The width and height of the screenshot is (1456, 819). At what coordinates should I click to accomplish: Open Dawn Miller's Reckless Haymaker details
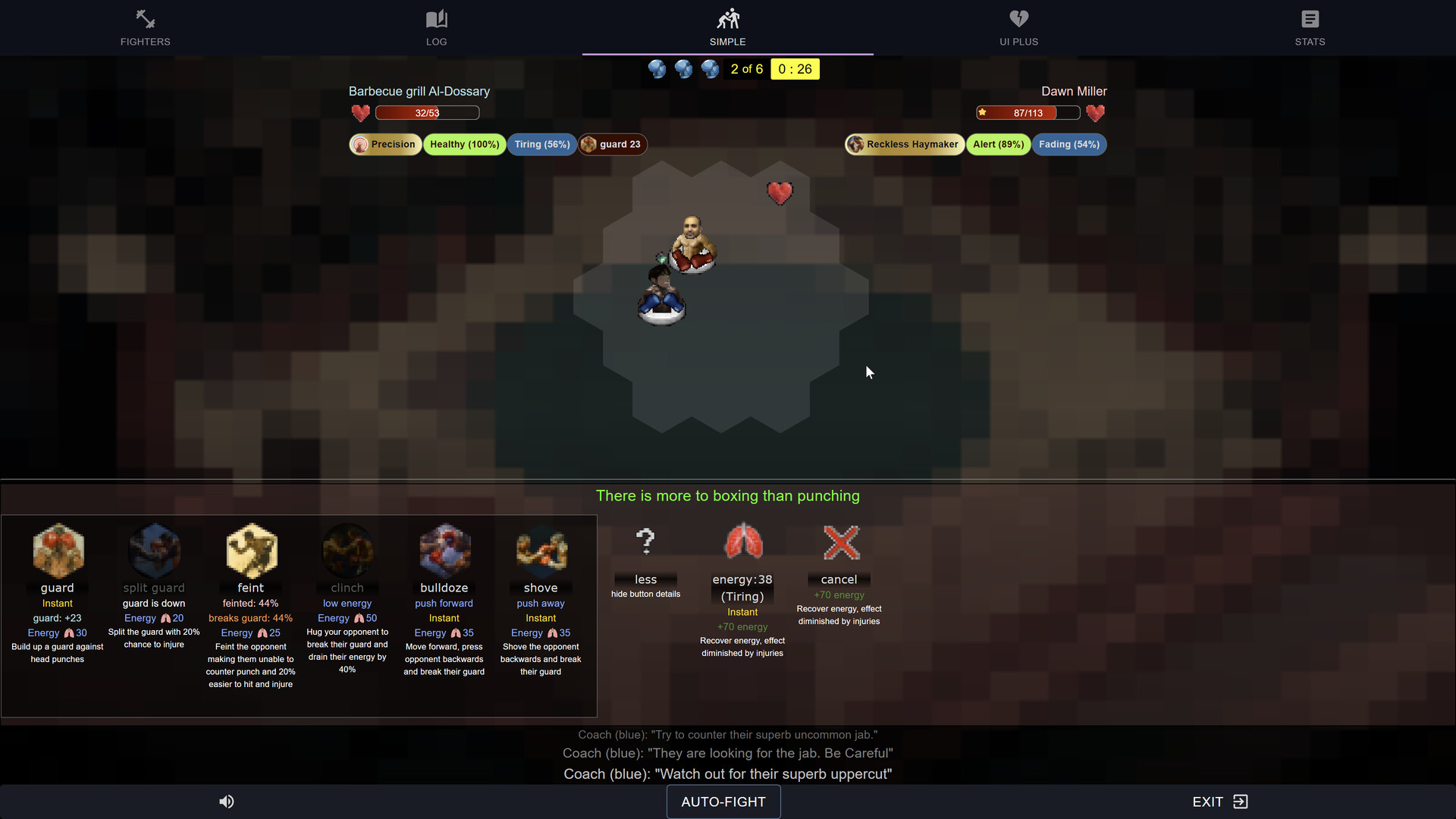(904, 144)
